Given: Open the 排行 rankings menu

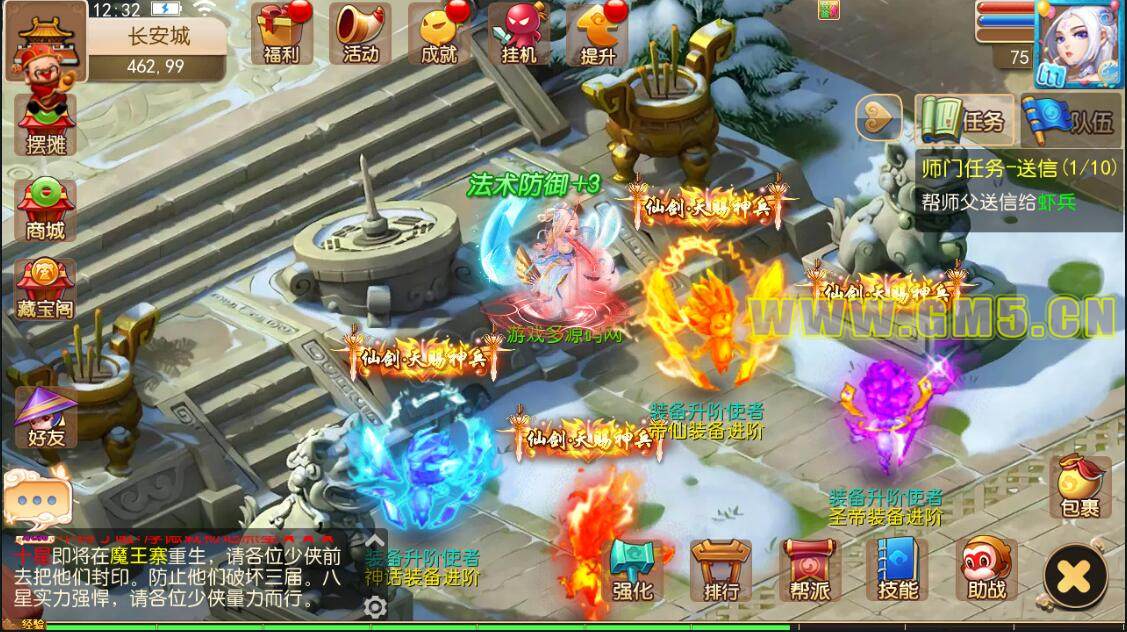Looking at the screenshot, I should pyautogui.click(x=721, y=571).
